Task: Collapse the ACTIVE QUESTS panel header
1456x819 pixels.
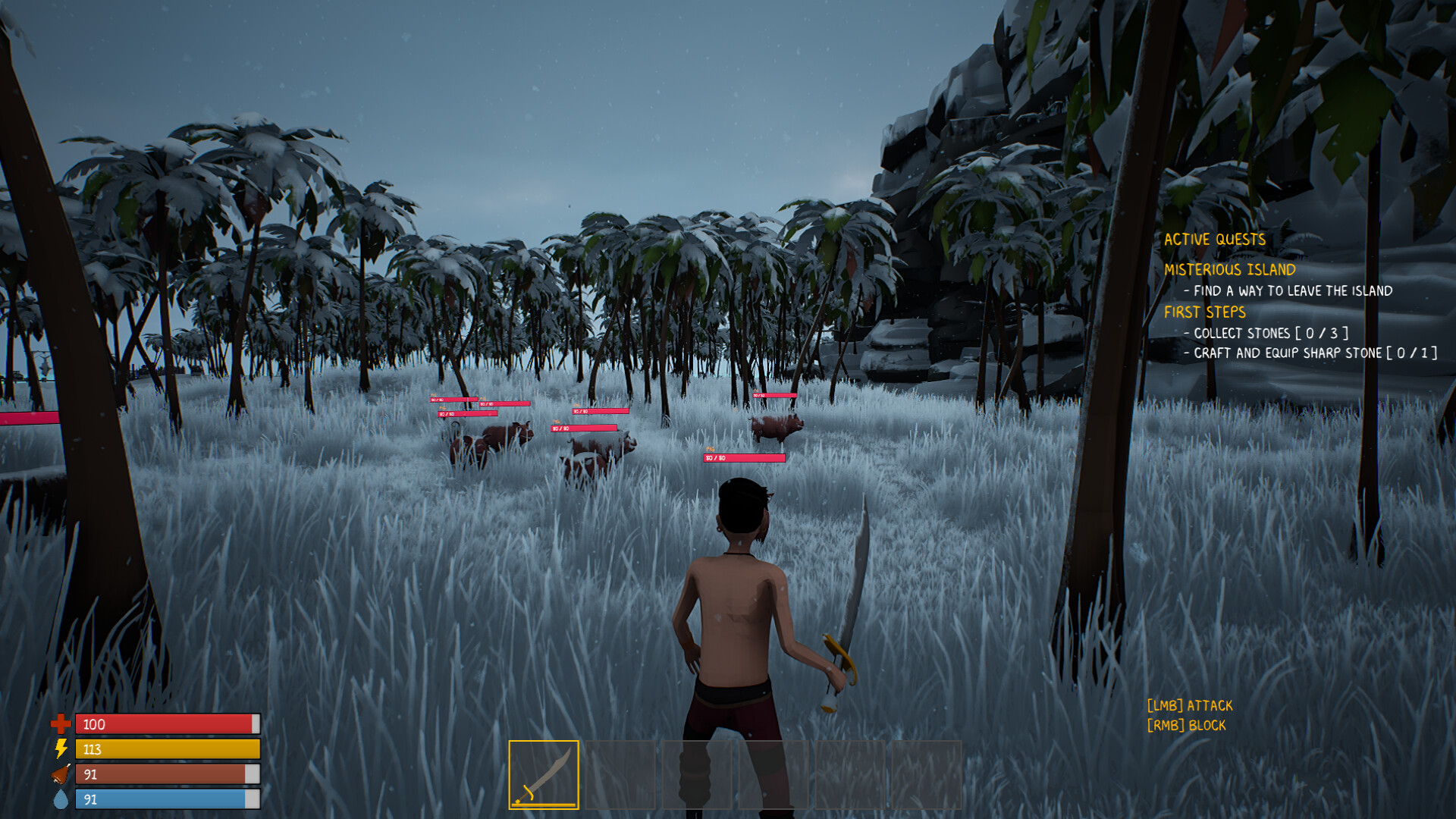Action: coord(1216,239)
